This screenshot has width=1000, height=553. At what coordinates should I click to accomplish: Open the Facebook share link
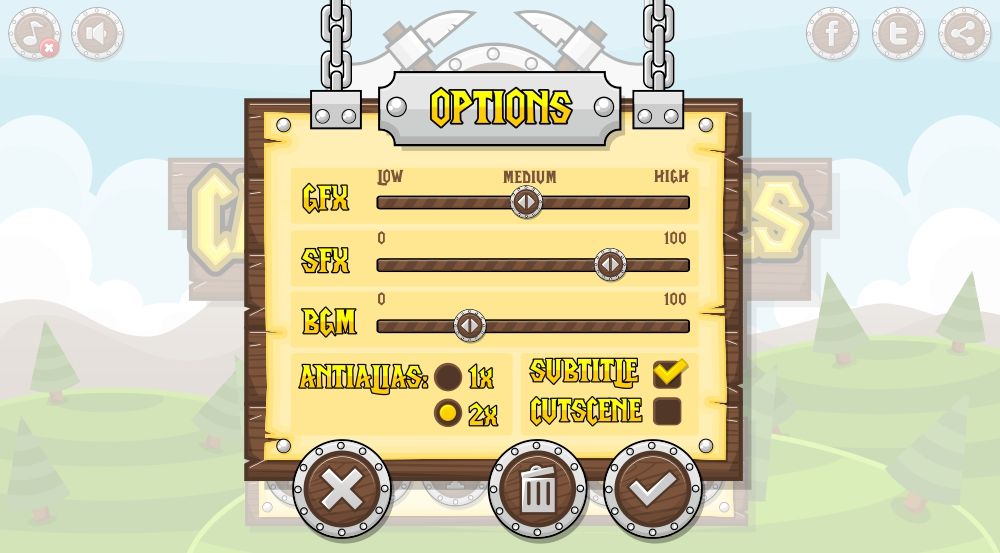(x=832, y=34)
